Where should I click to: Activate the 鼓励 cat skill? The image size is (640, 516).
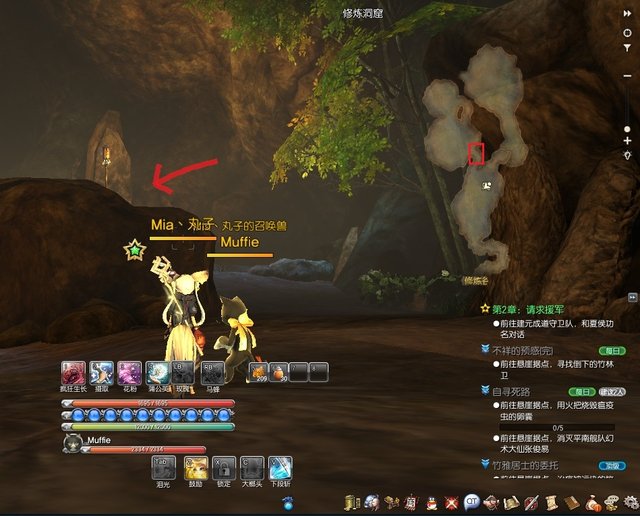coord(195,467)
